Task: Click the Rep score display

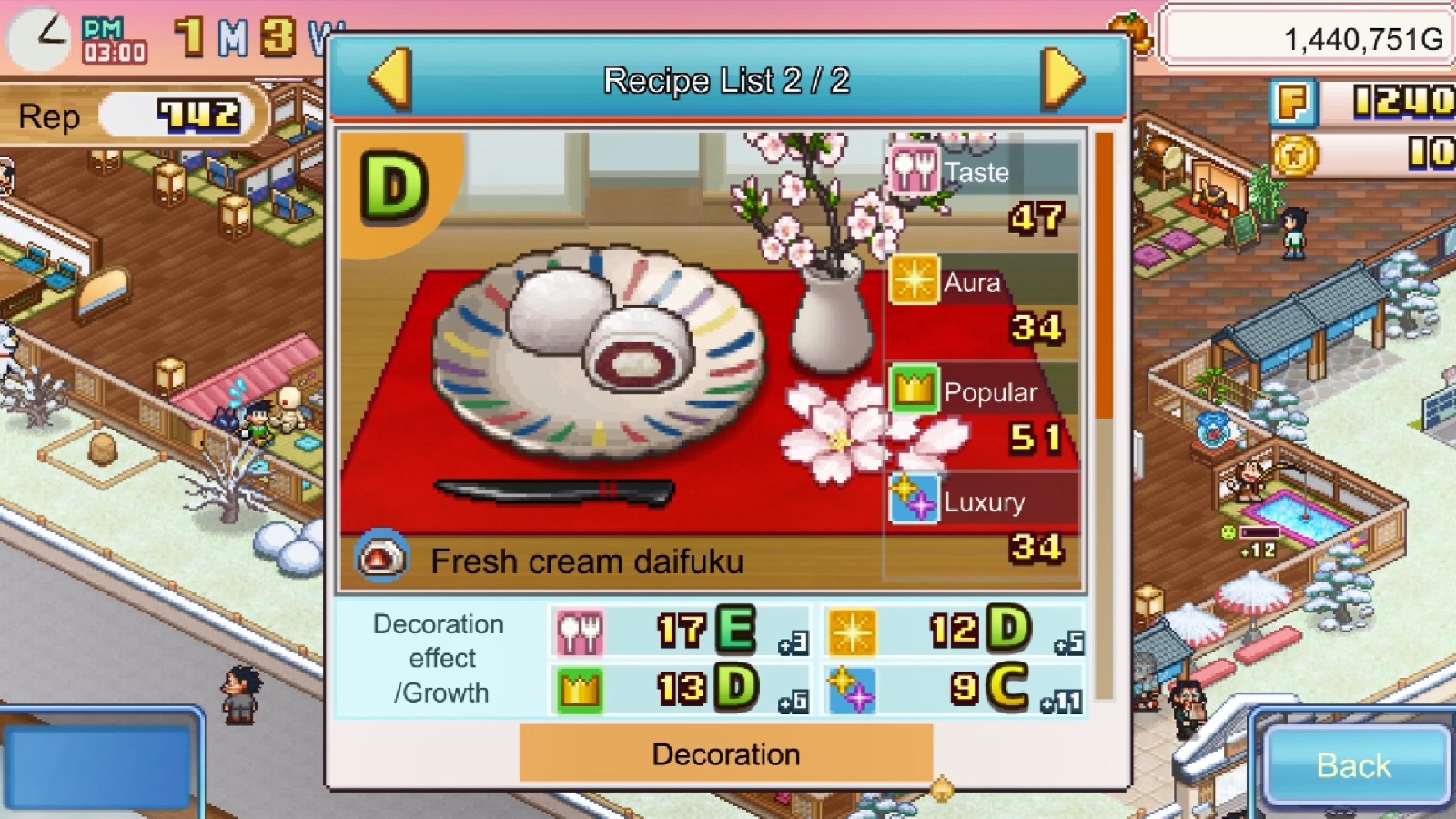Action: (127, 116)
